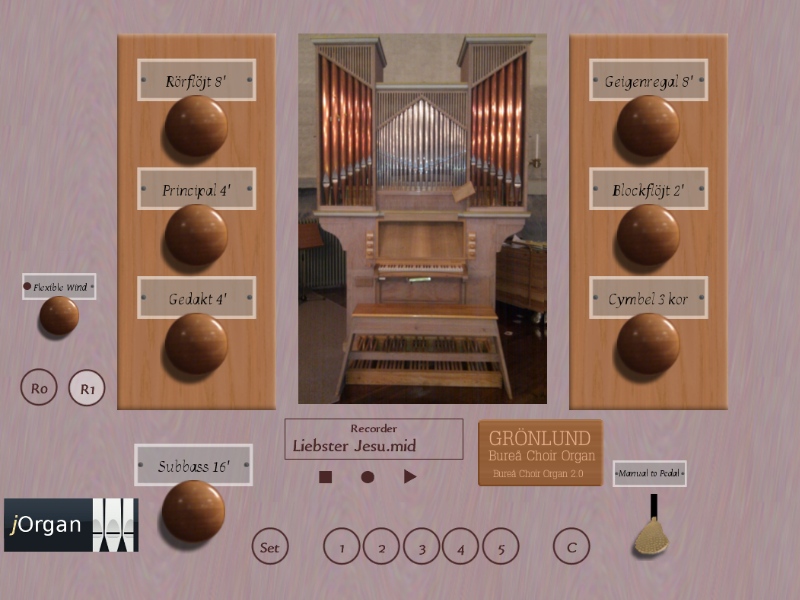
Task: Start recording with the record button
Action: pyautogui.click(x=367, y=477)
